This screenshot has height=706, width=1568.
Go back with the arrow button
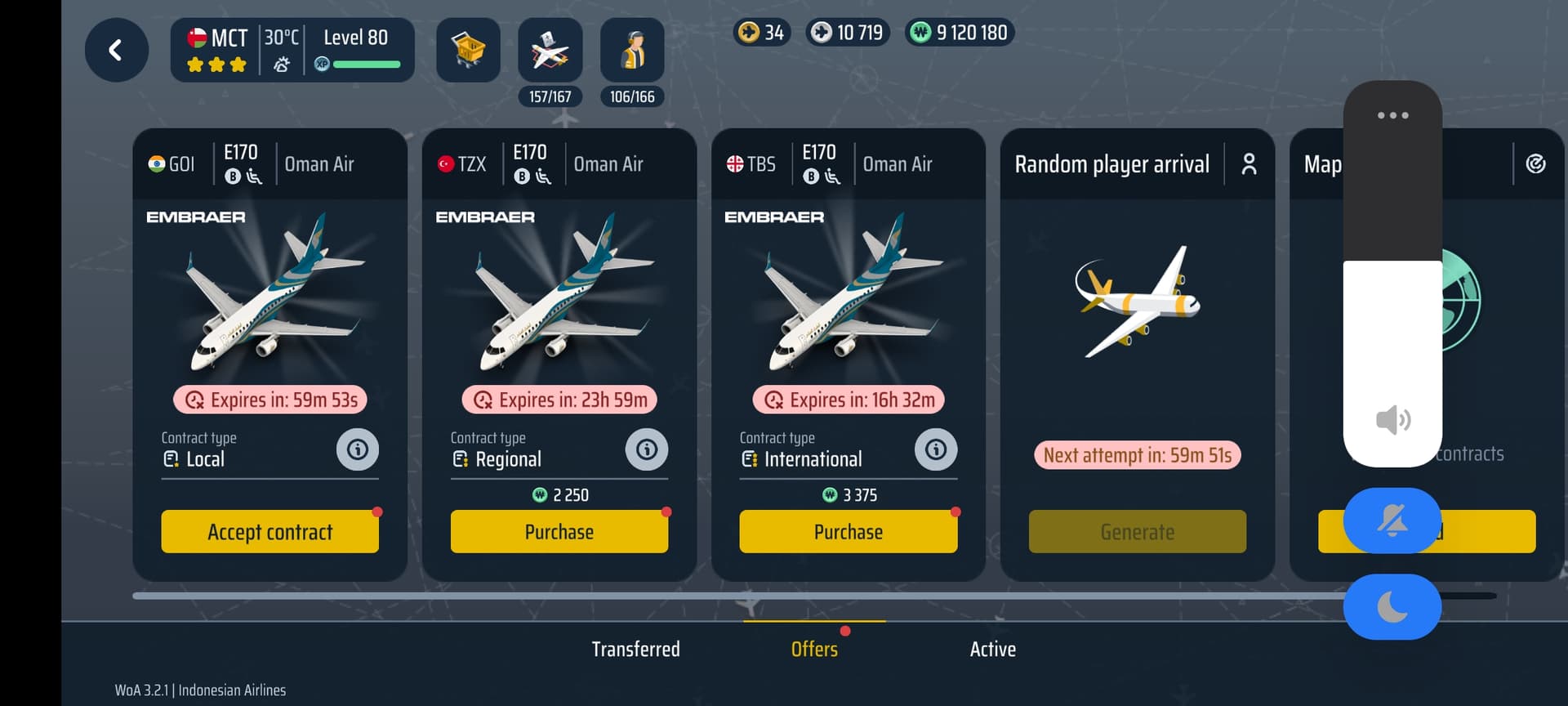pyautogui.click(x=116, y=51)
